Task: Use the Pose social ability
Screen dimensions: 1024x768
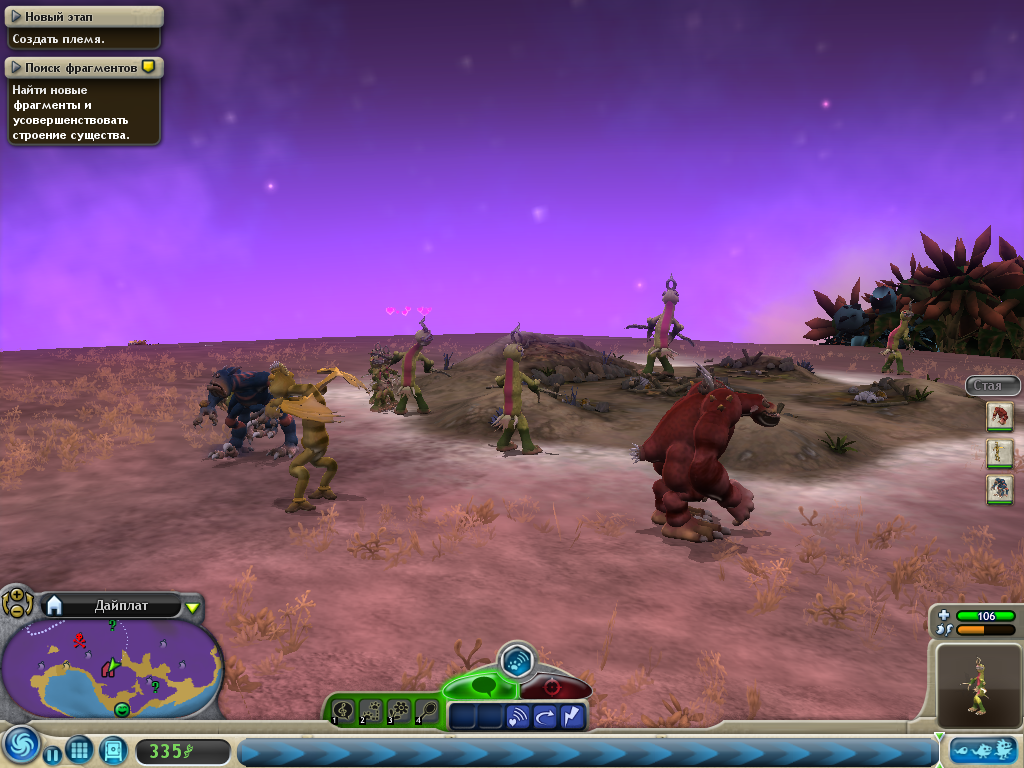Action: coord(427,711)
